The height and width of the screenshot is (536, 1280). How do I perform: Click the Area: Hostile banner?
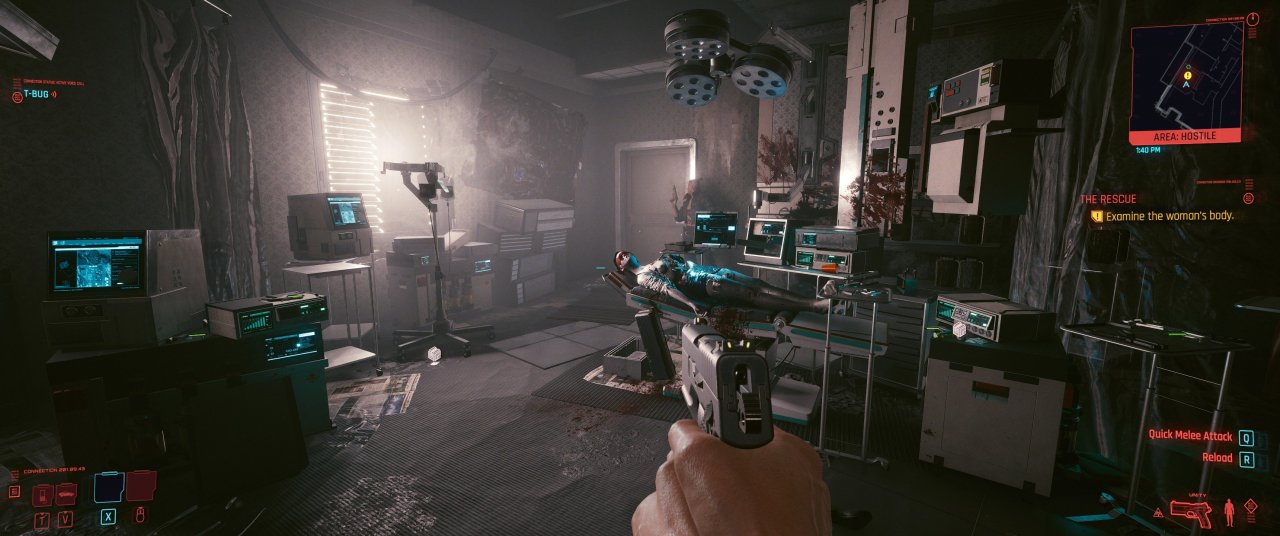[x=1186, y=134]
